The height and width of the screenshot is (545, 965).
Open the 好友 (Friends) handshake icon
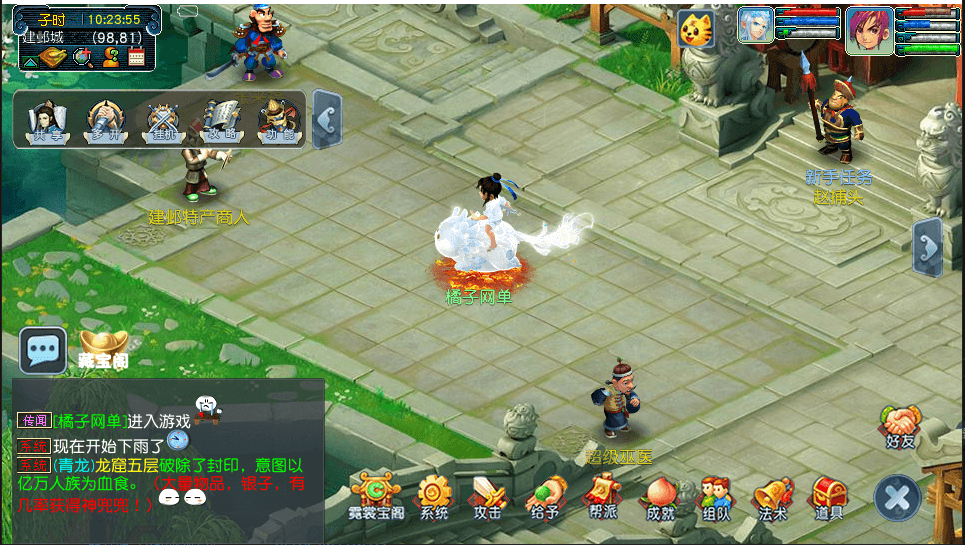click(x=900, y=424)
